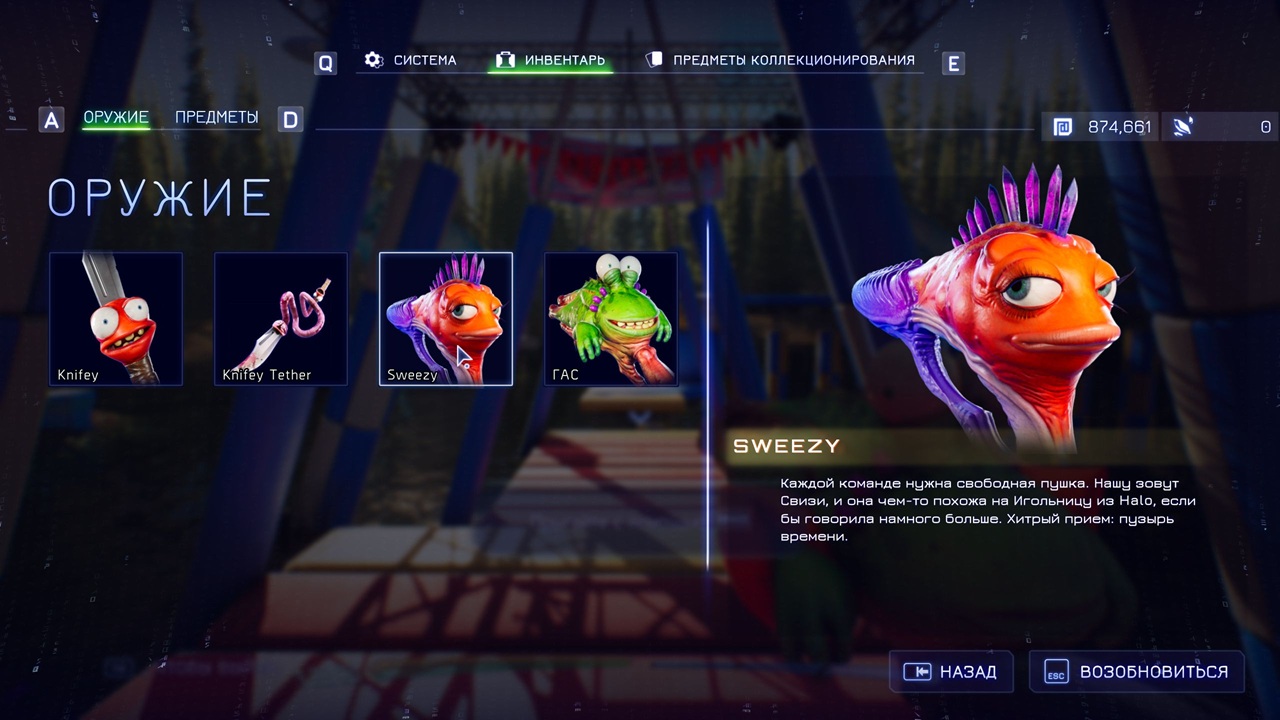The image size is (1280, 720).
Task: Select the Sweezy weapon slot
Action: pos(446,319)
